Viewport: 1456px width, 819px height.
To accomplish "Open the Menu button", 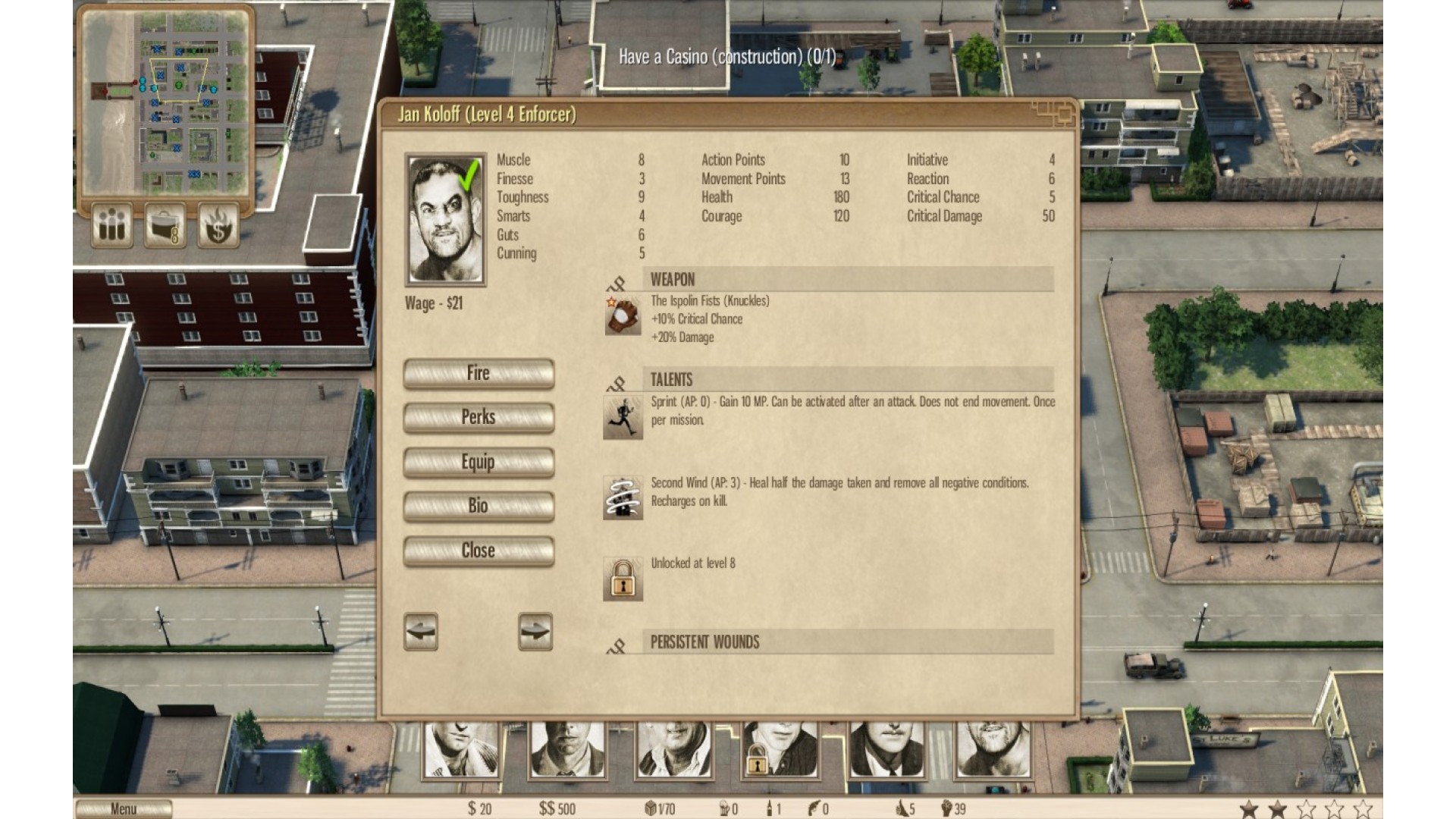I will 124,809.
